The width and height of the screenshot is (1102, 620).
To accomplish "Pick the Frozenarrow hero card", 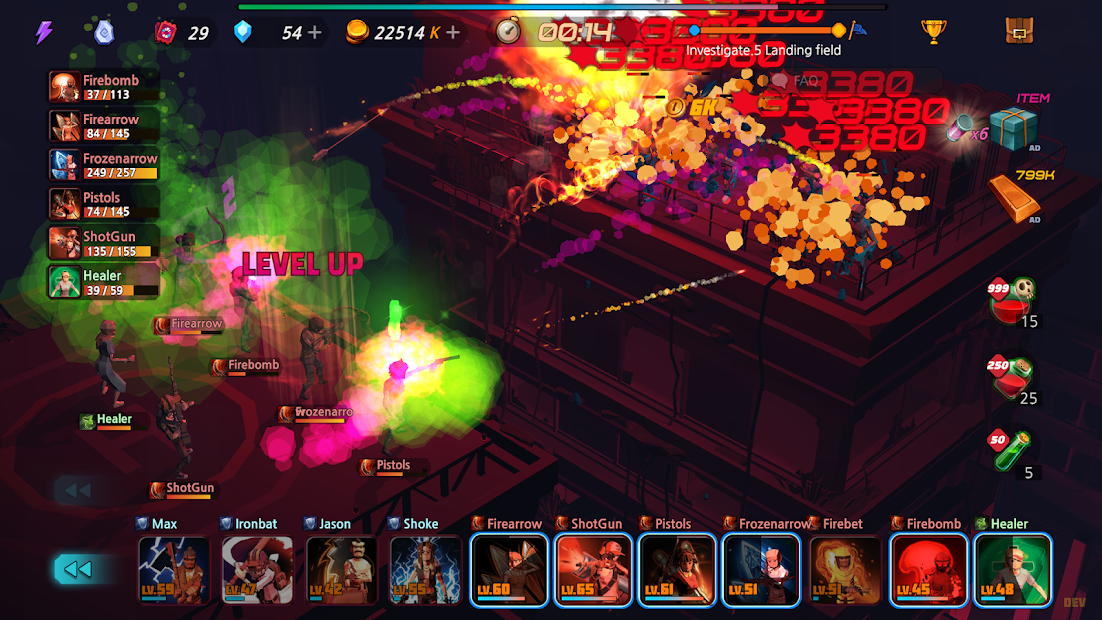I will point(762,570).
